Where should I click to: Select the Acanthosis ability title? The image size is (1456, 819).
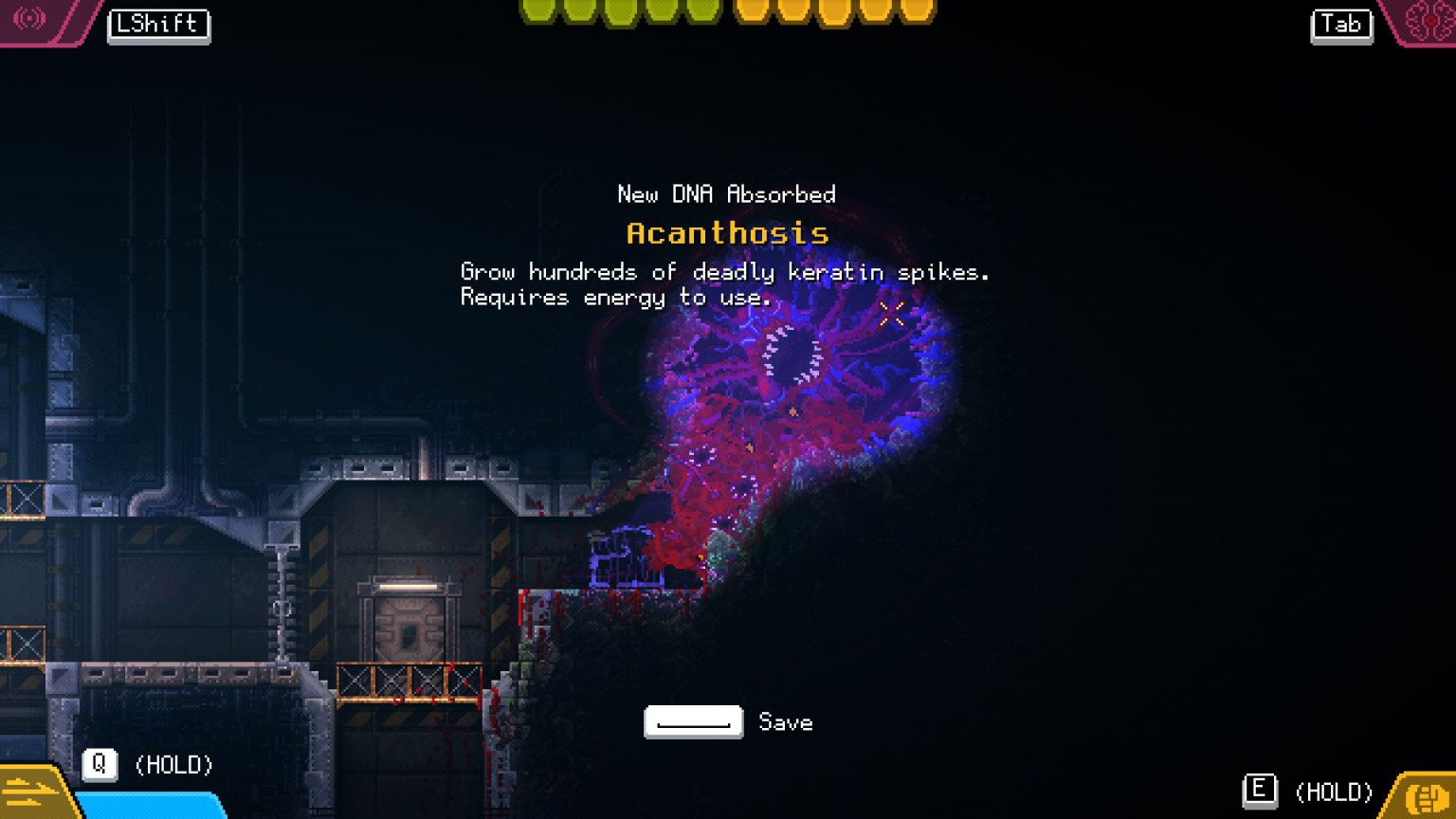(728, 233)
